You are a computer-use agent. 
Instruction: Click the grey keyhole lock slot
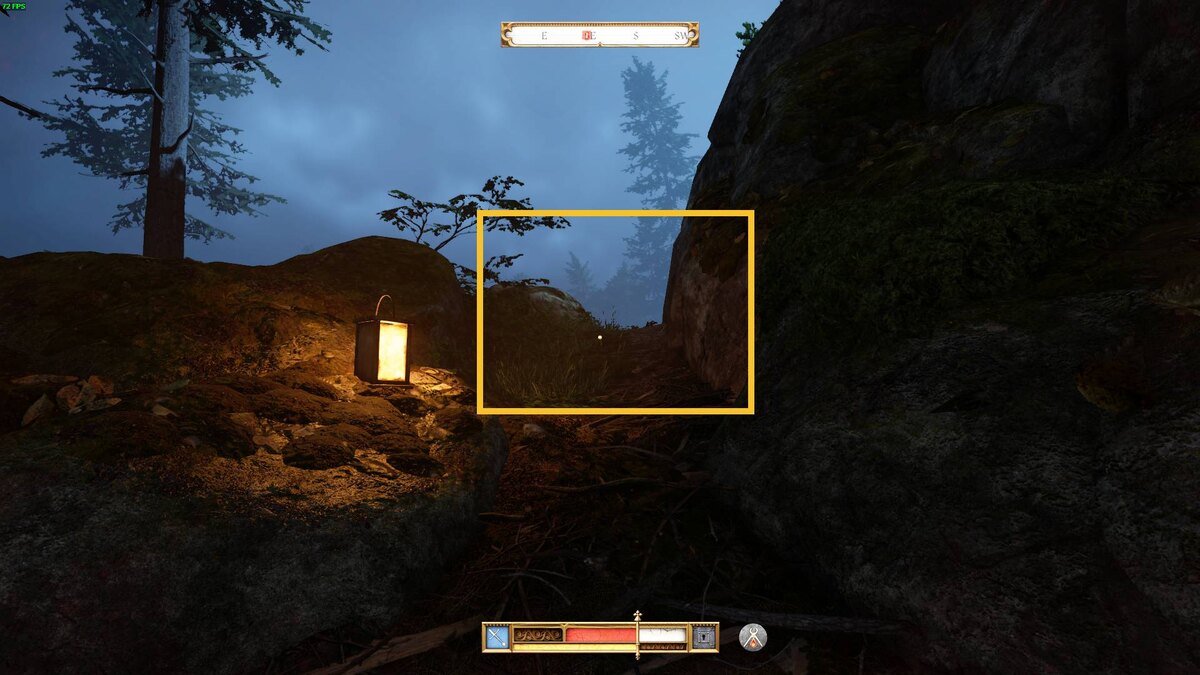[704, 637]
